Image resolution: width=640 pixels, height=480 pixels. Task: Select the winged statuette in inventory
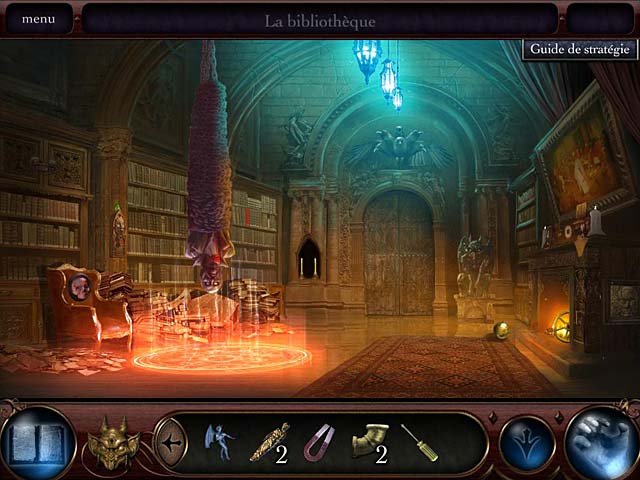217,440
